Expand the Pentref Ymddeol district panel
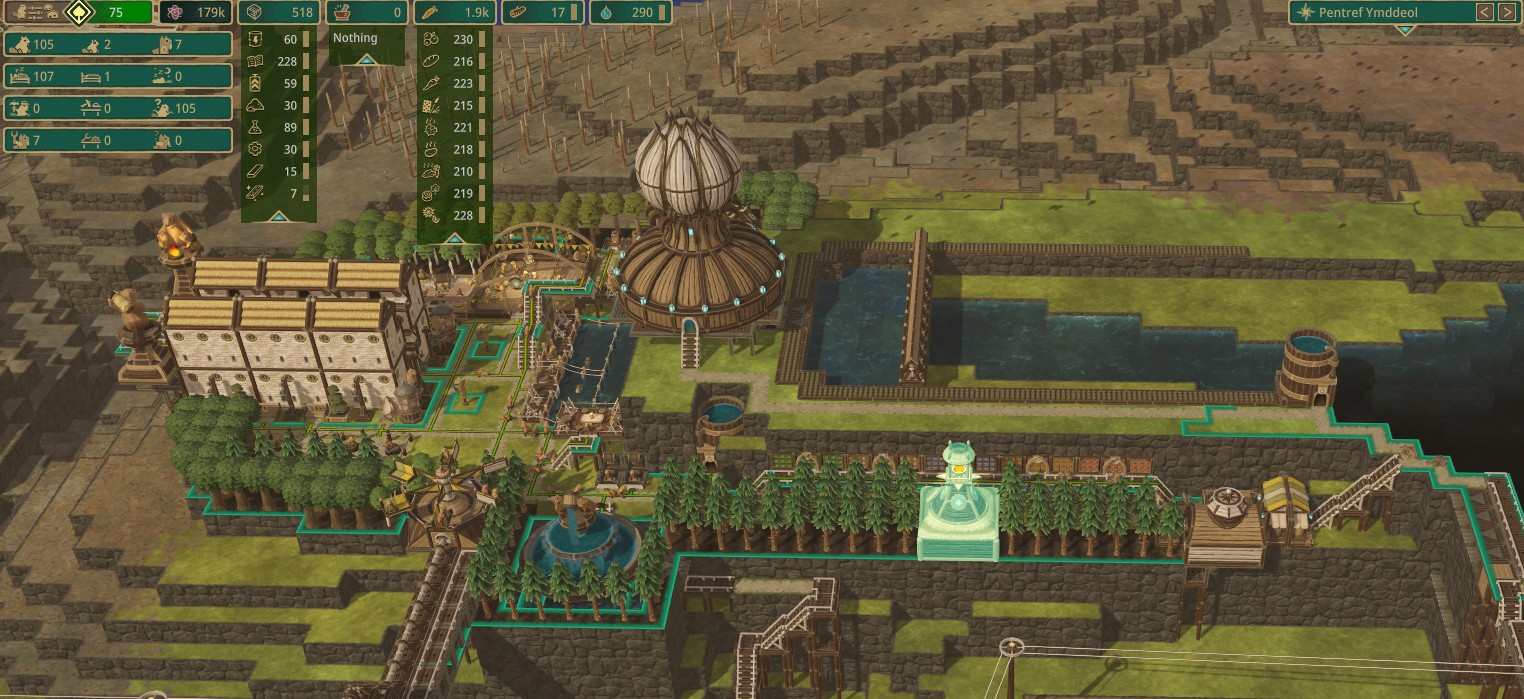The image size is (1524, 699). [x=1405, y=31]
